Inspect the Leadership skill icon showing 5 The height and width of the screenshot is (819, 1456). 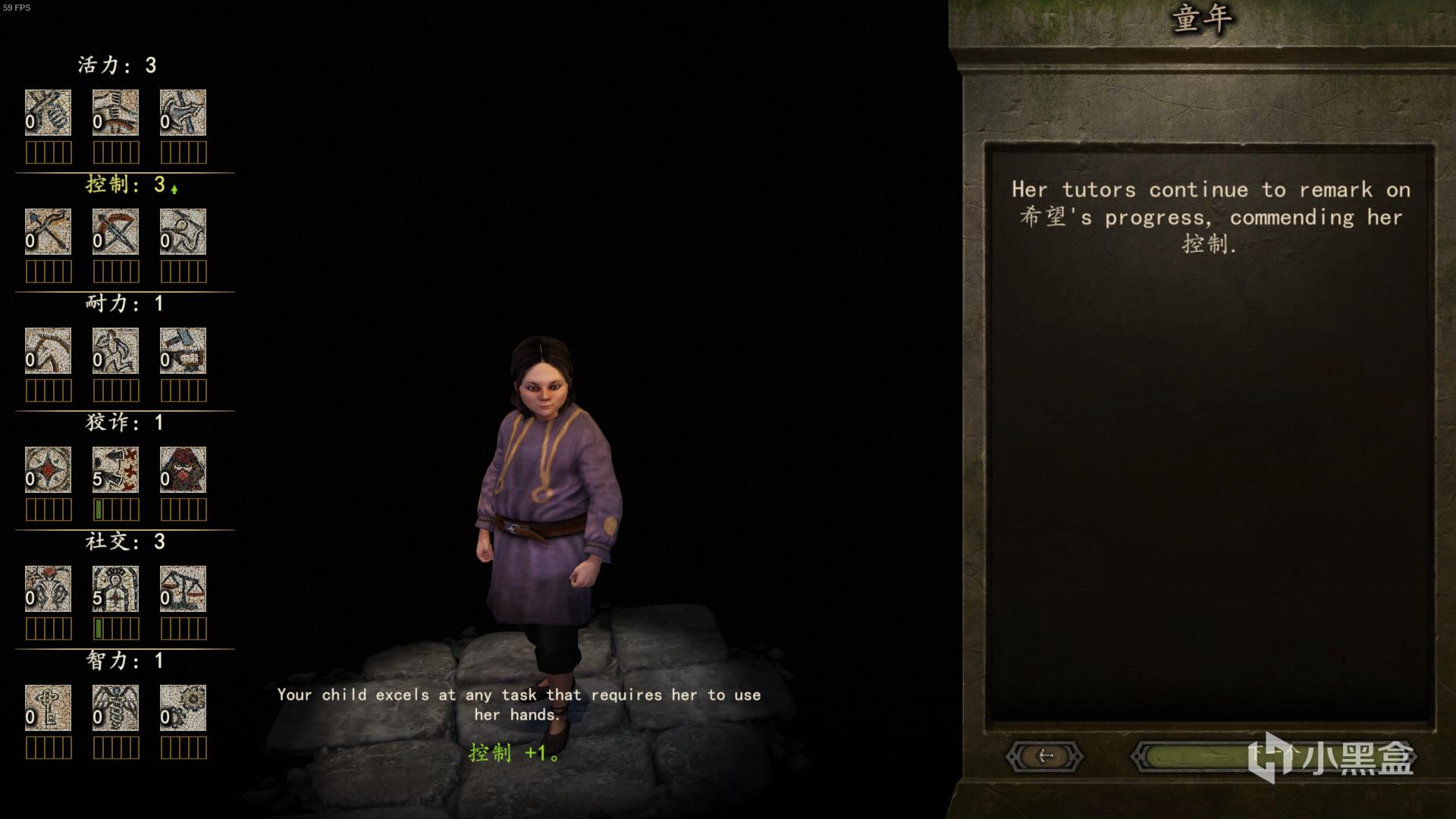[115, 589]
